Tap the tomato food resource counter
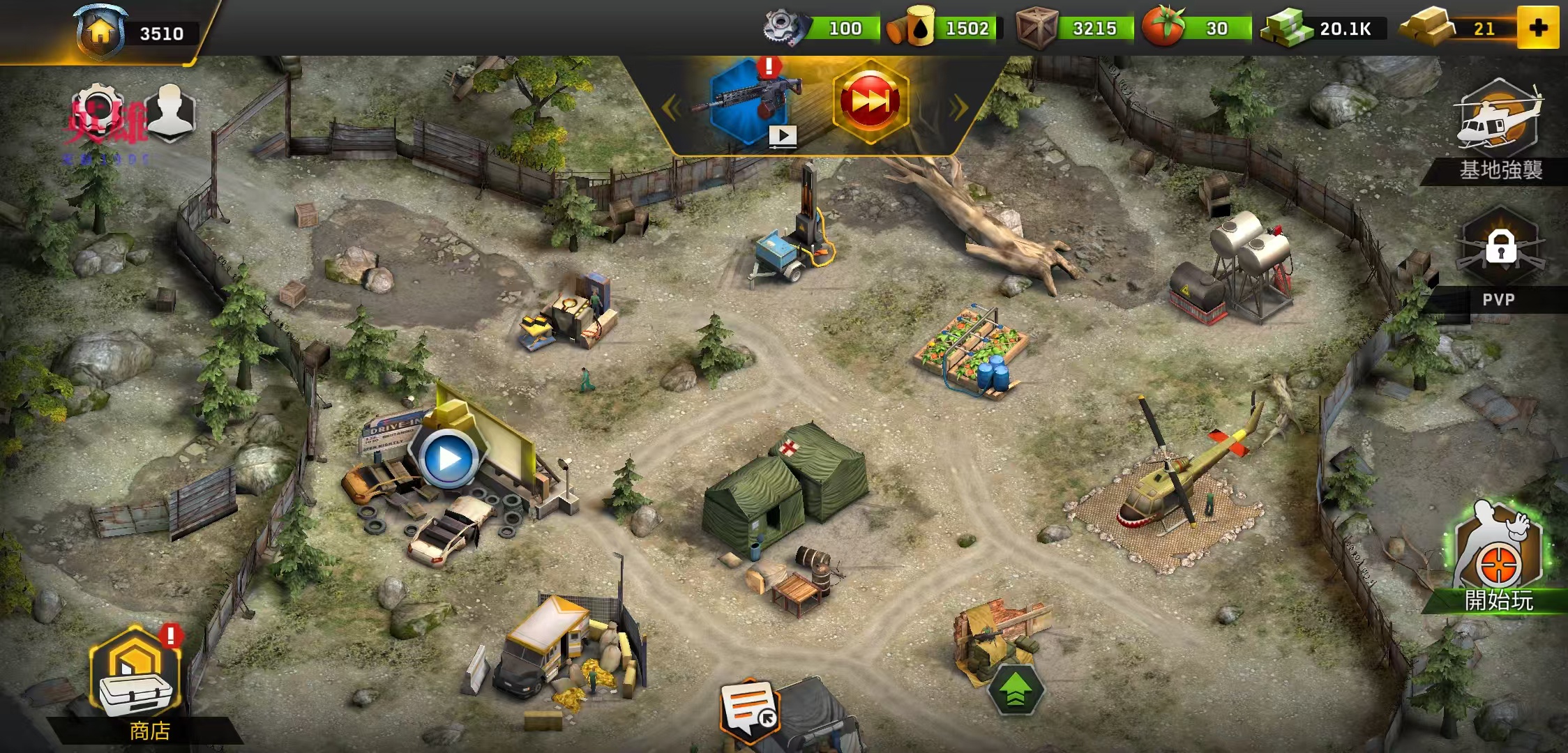Viewport: 1568px width, 753px height. point(1196,29)
